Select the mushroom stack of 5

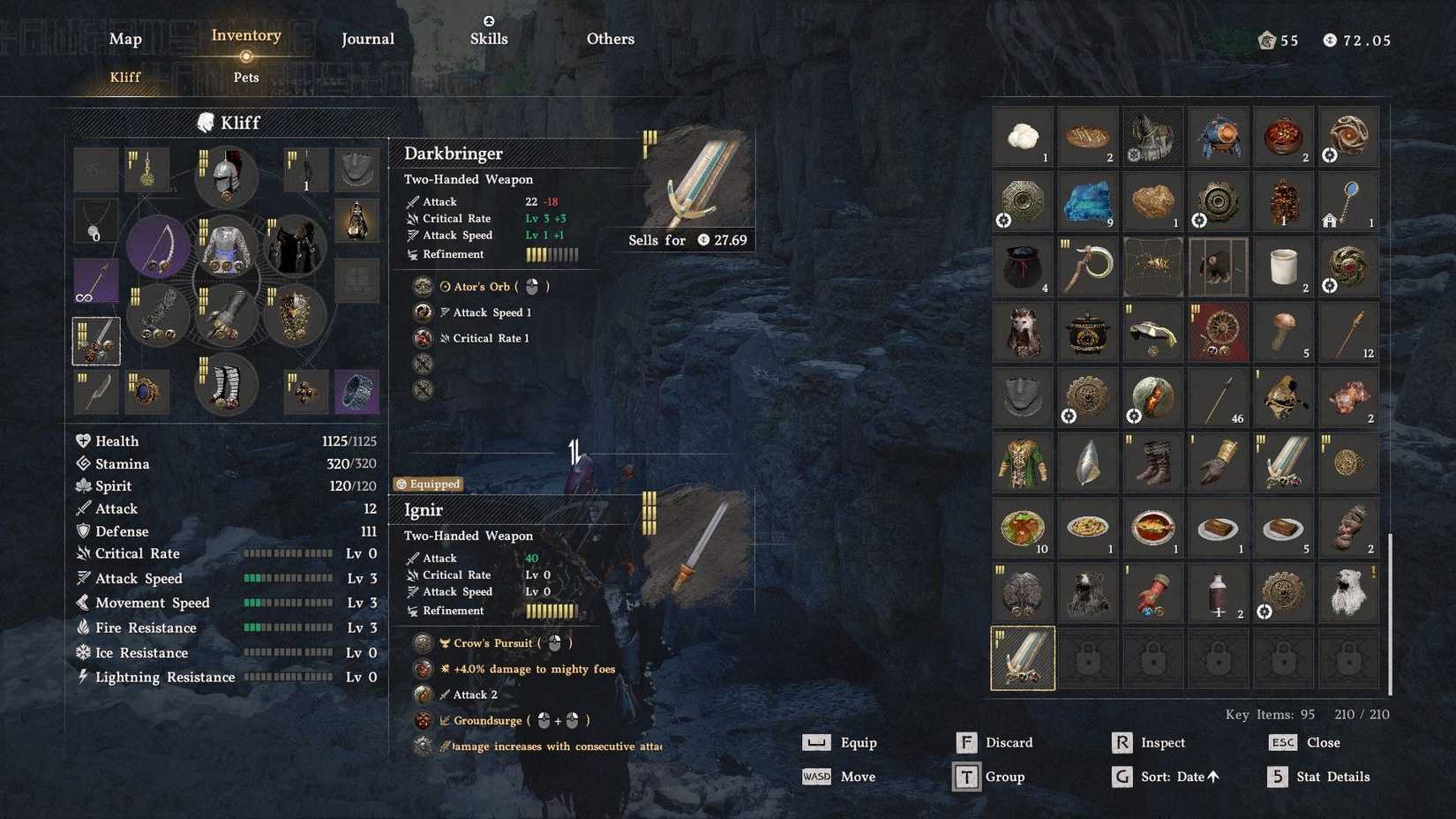(x=1284, y=332)
